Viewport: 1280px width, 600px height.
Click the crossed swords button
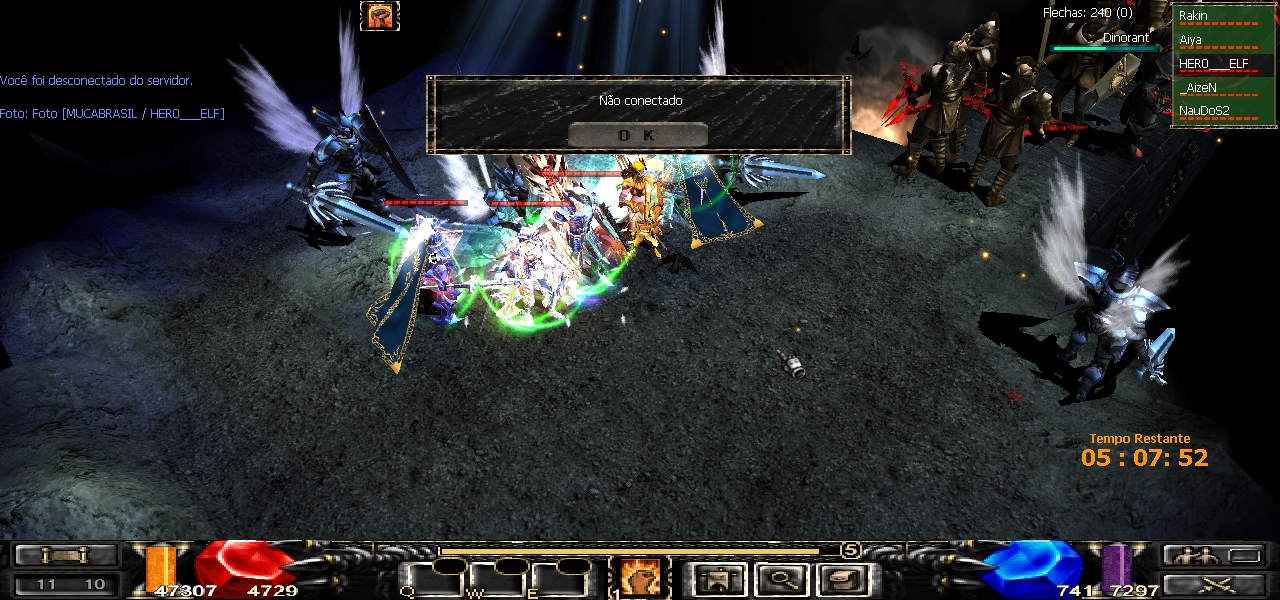[1211, 584]
